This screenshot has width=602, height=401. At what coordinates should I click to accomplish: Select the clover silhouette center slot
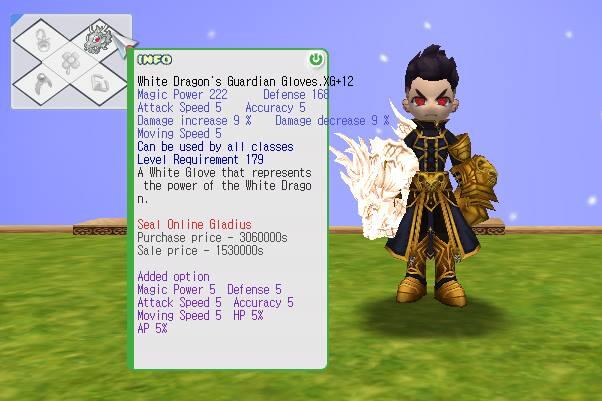[x=70, y=61]
